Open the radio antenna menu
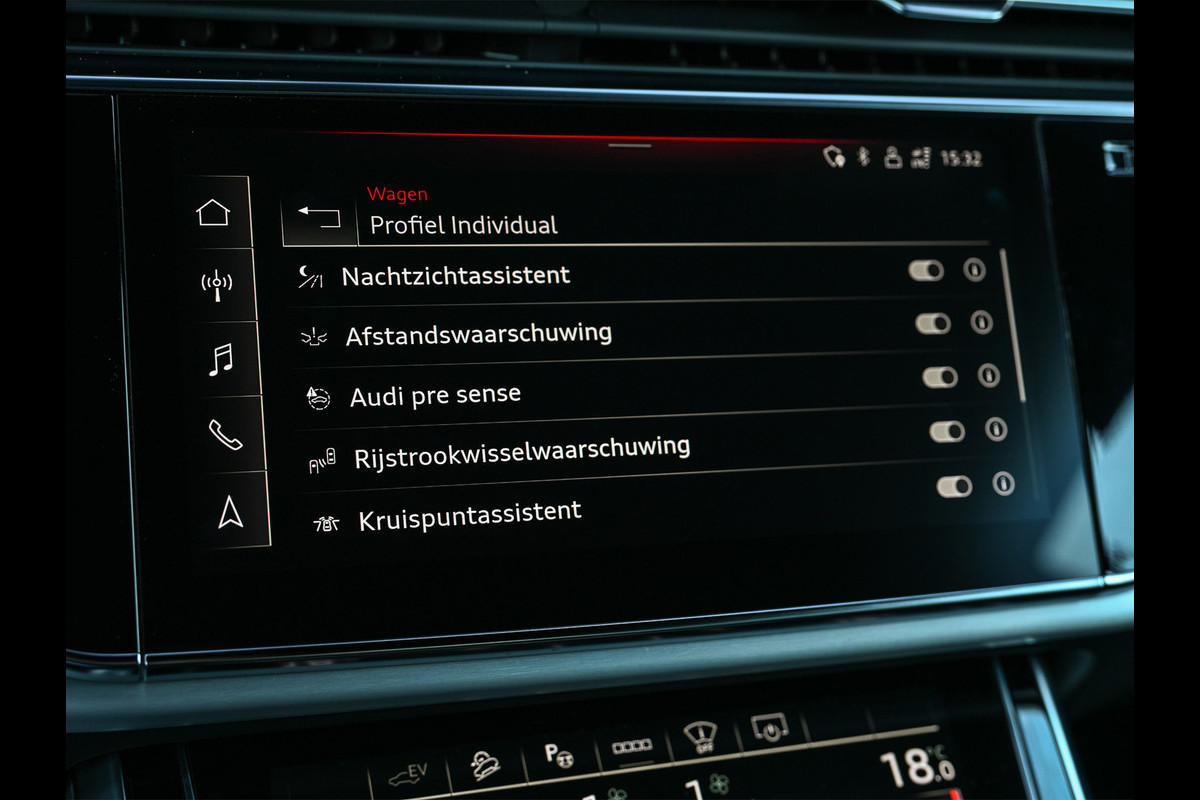Image resolution: width=1200 pixels, height=800 pixels. [x=216, y=284]
